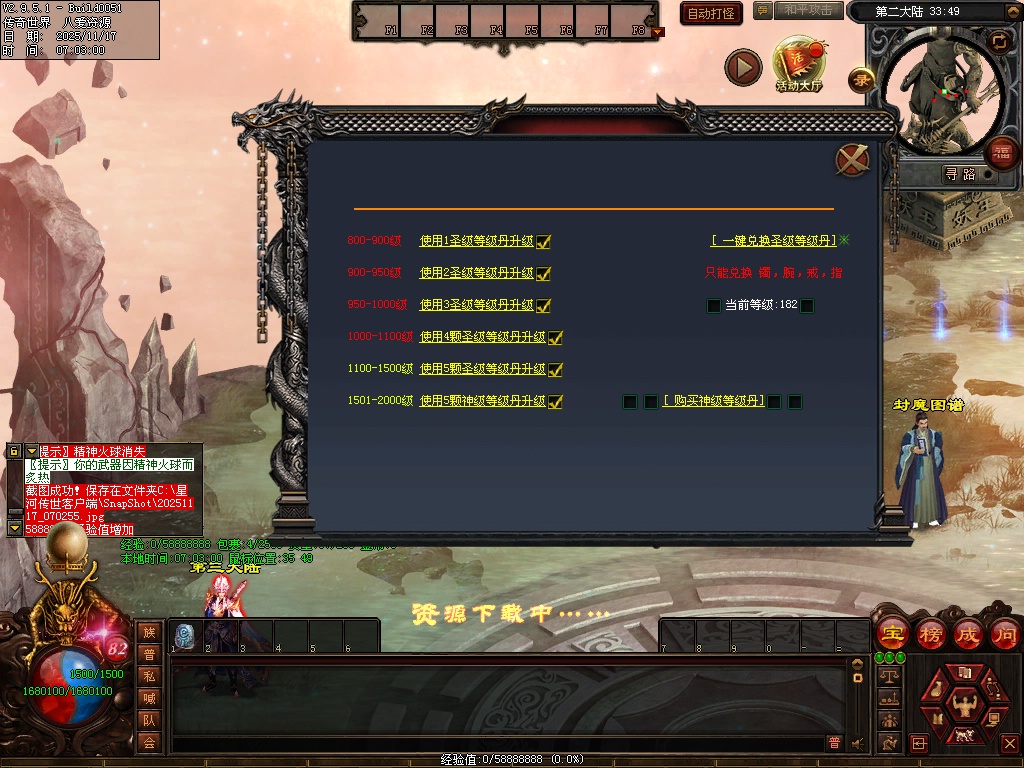Open the 活动大厅 event hall
The width and height of the screenshot is (1024, 768).
click(x=799, y=64)
